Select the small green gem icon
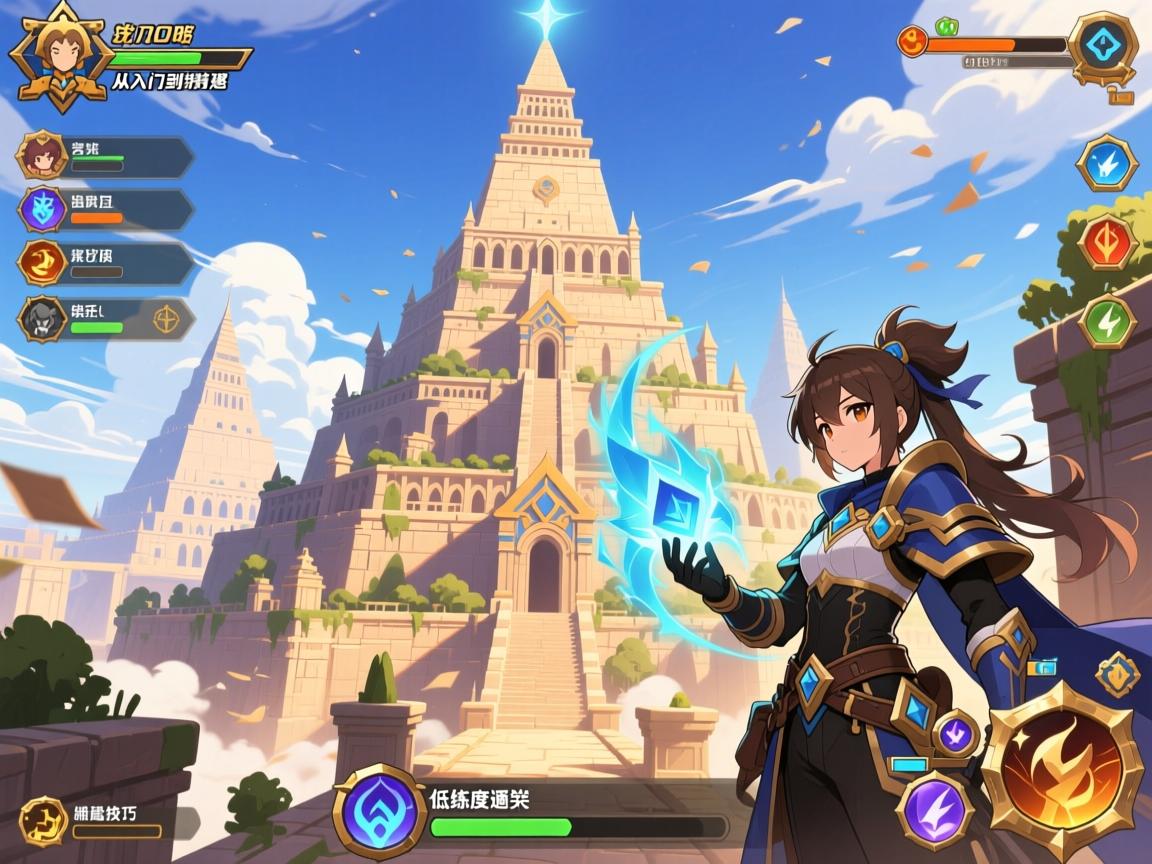This screenshot has height=864, width=1152. pyautogui.click(x=946, y=26)
